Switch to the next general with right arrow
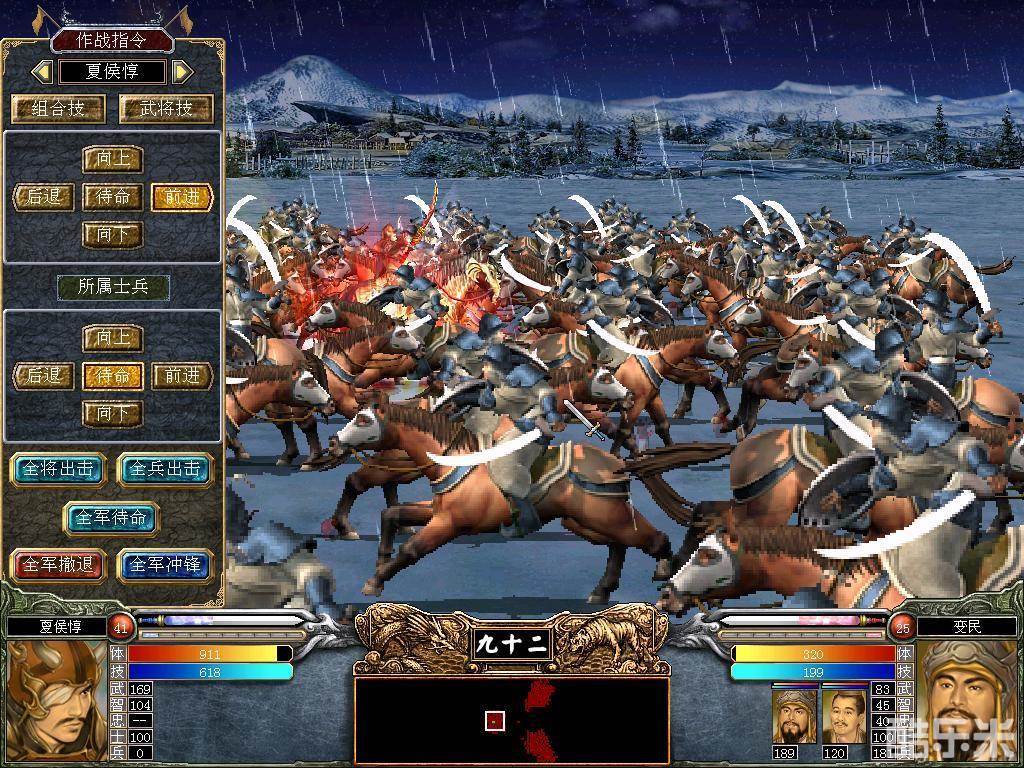Viewport: 1024px width, 768px height. coord(182,72)
